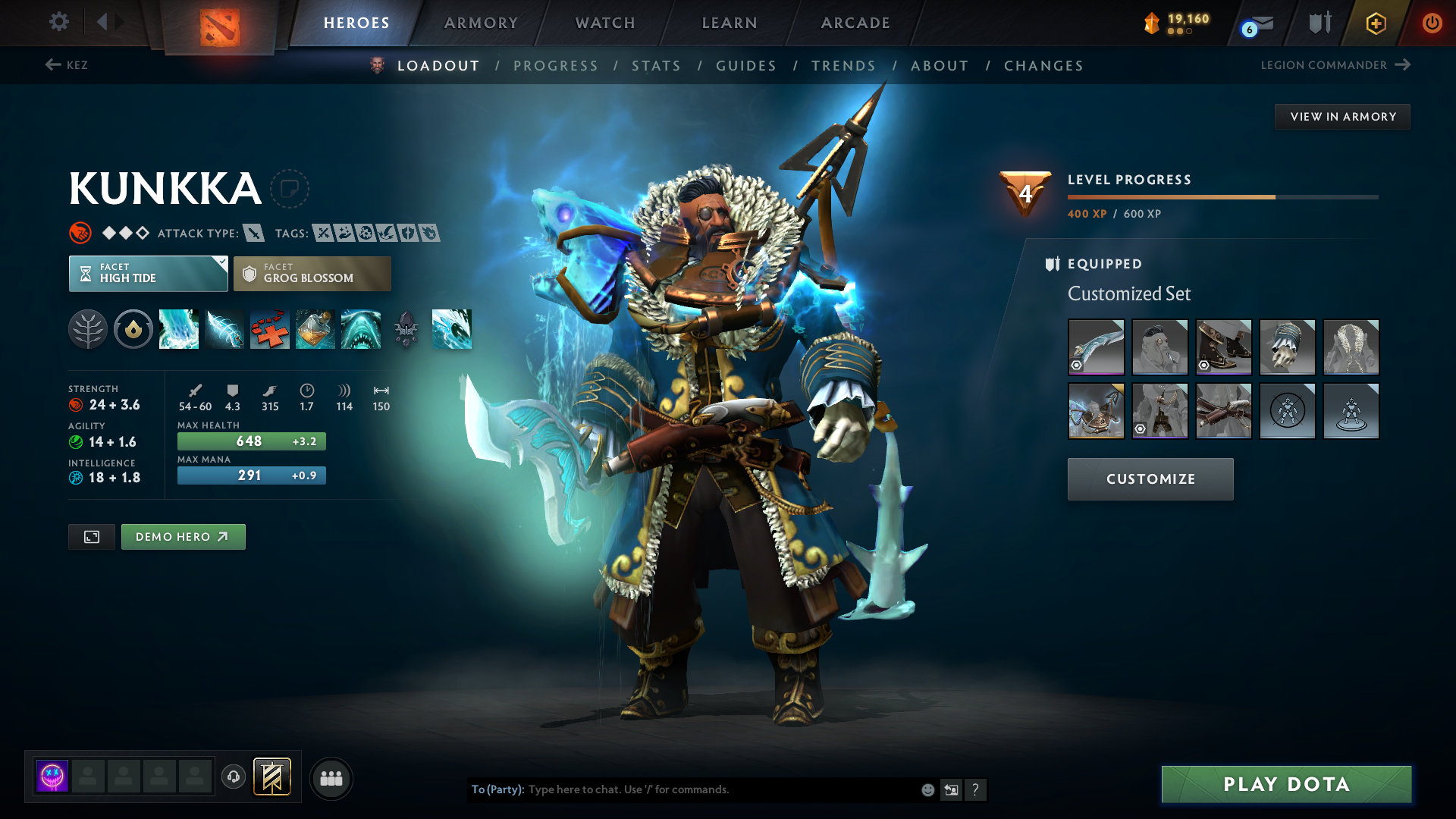Switch to the High Tide facet
The width and height of the screenshot is (1456, 819).
tap(148, 273)
